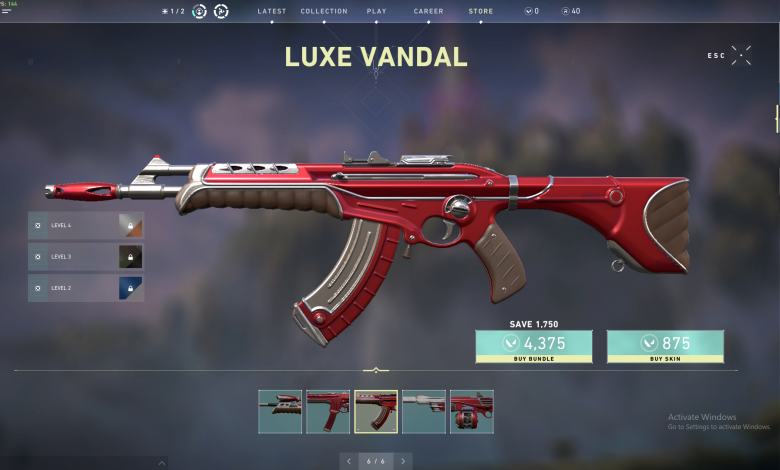Select the Level 2 upgrade row
Screen dimensions: 780x470
click(x=85, y=288)
